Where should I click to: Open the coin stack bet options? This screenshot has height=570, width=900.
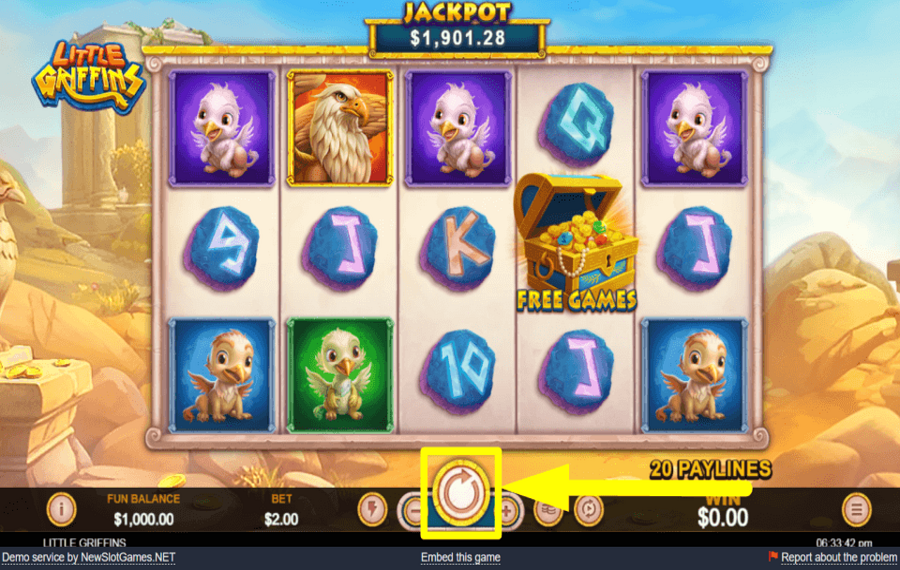pyautogui.click(x=548, y=511)
